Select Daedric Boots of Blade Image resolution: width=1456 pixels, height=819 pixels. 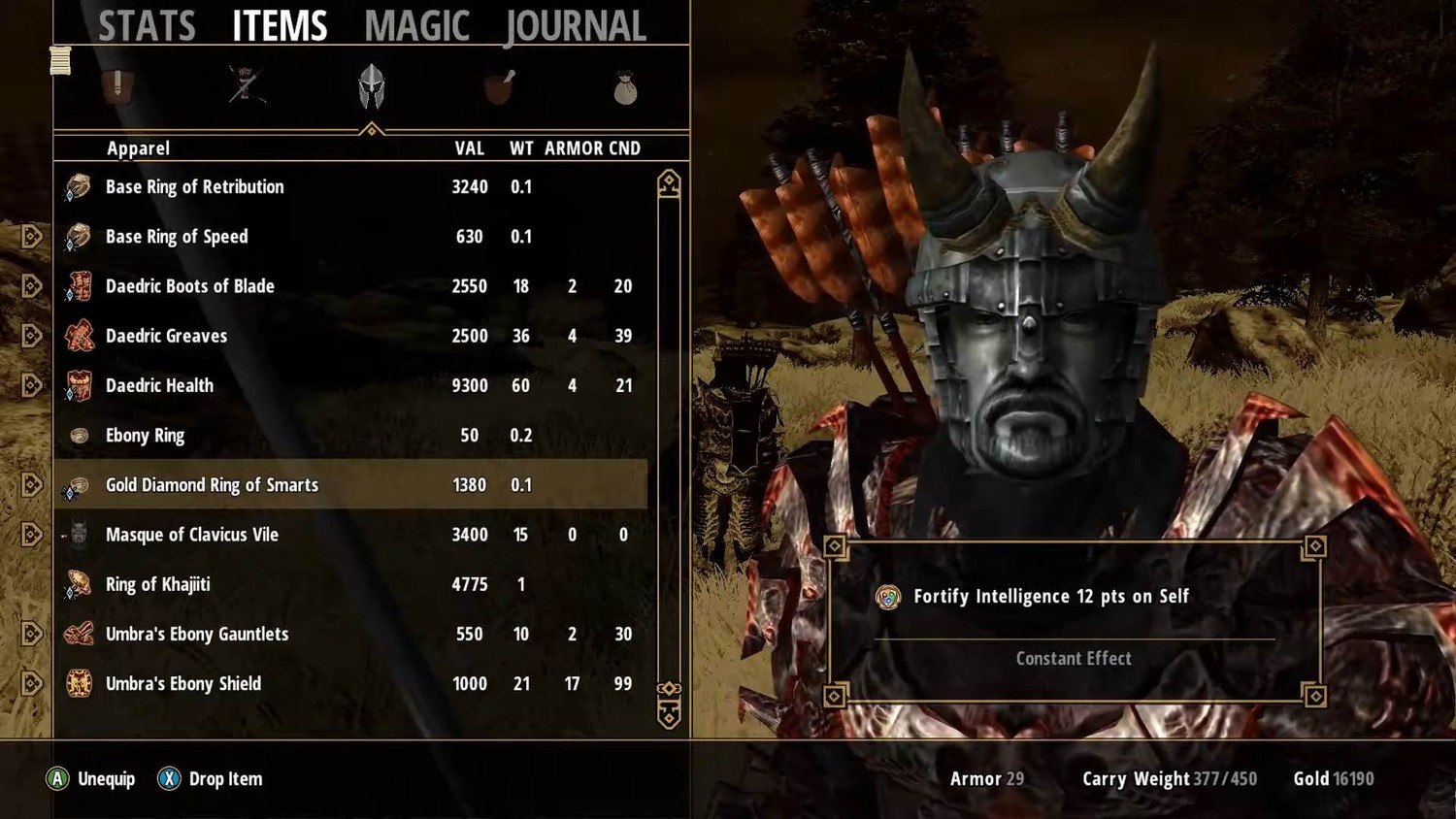pyautogui.click(x=190, y=286)
